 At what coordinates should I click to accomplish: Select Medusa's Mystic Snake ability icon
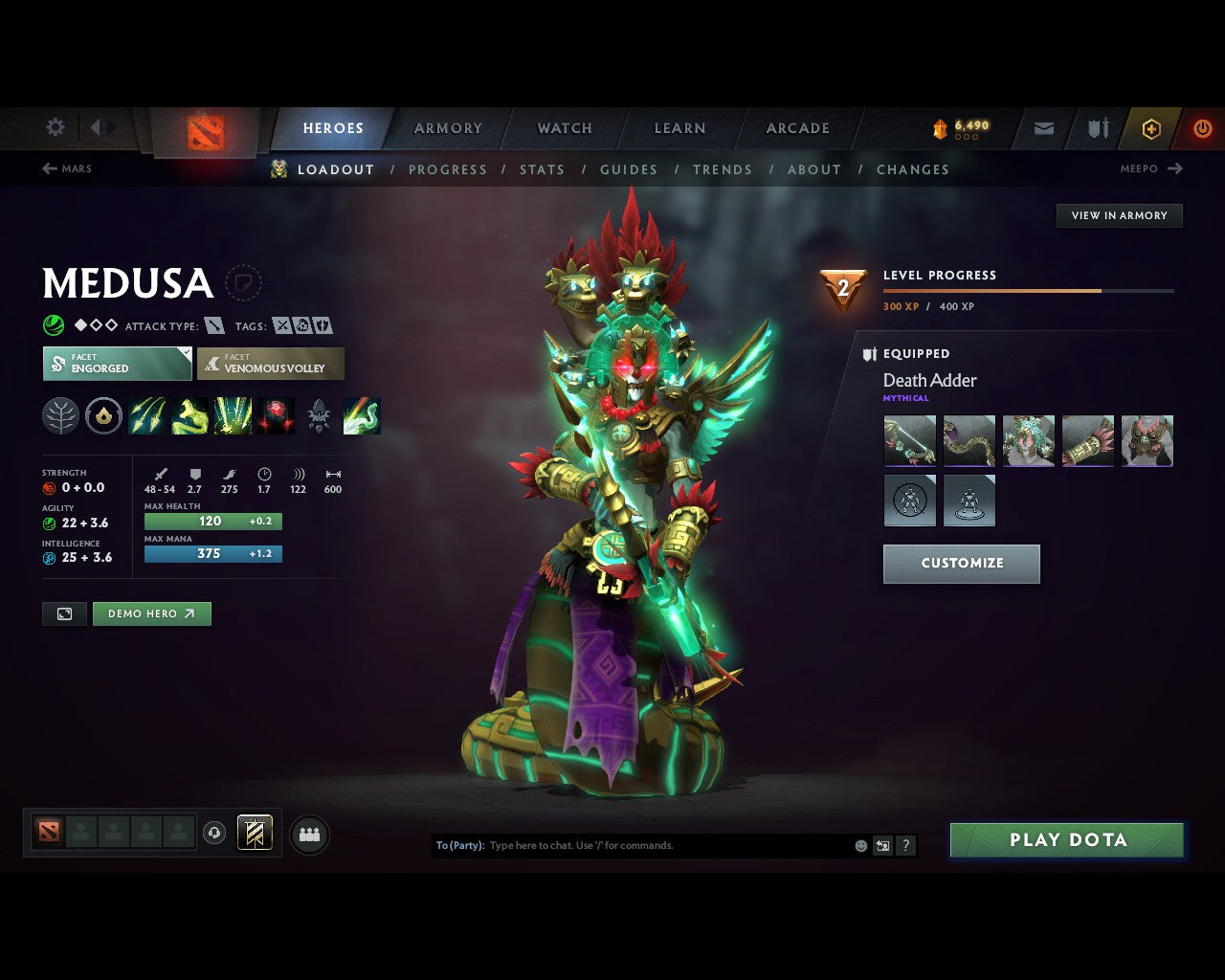[189, 415]
